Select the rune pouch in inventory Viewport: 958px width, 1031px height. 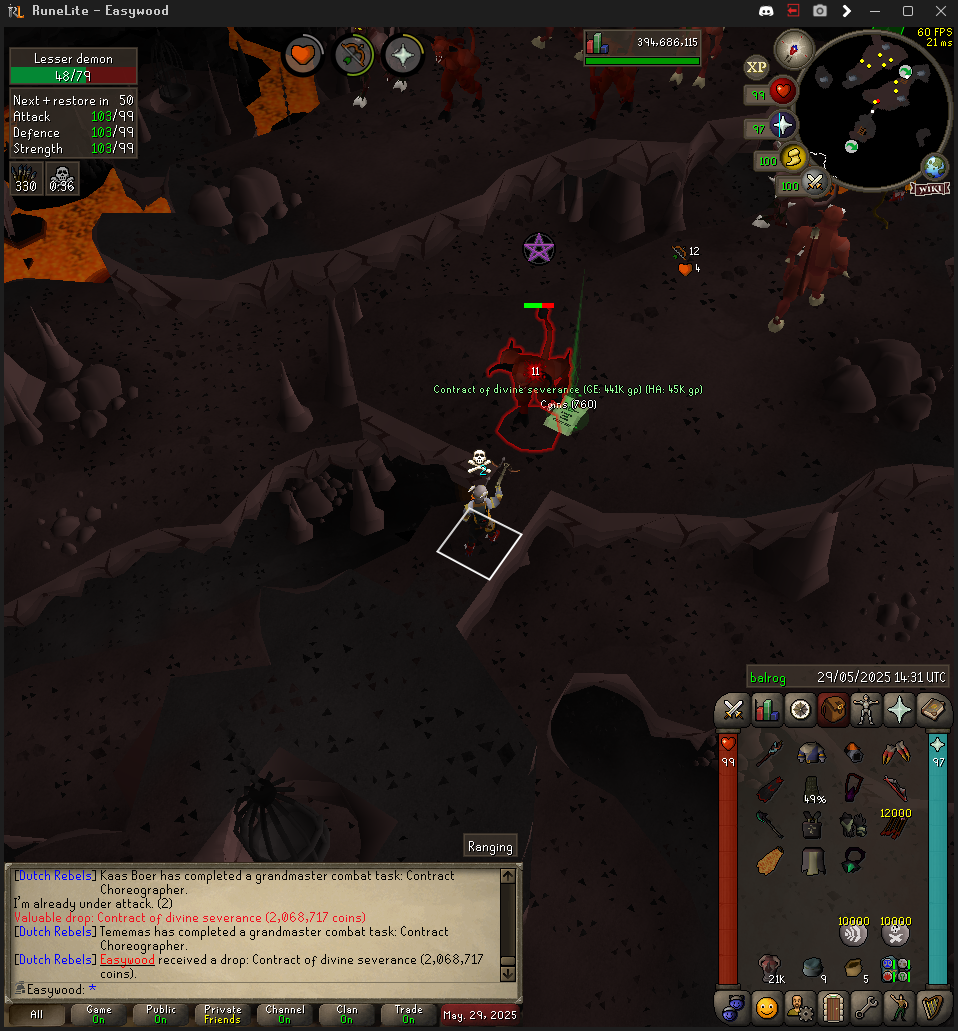[894, 969]
